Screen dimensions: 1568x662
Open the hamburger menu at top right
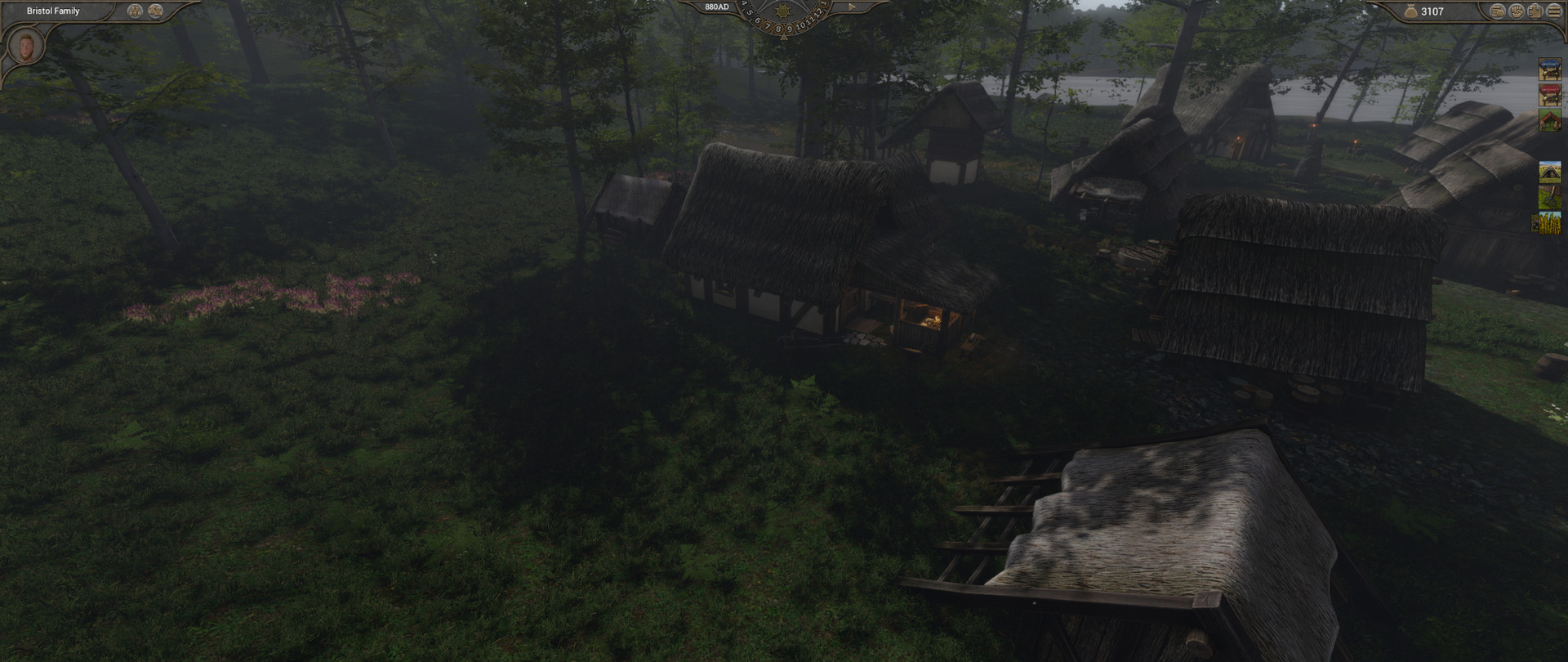pyautogui.click(x=1554, y=11)
